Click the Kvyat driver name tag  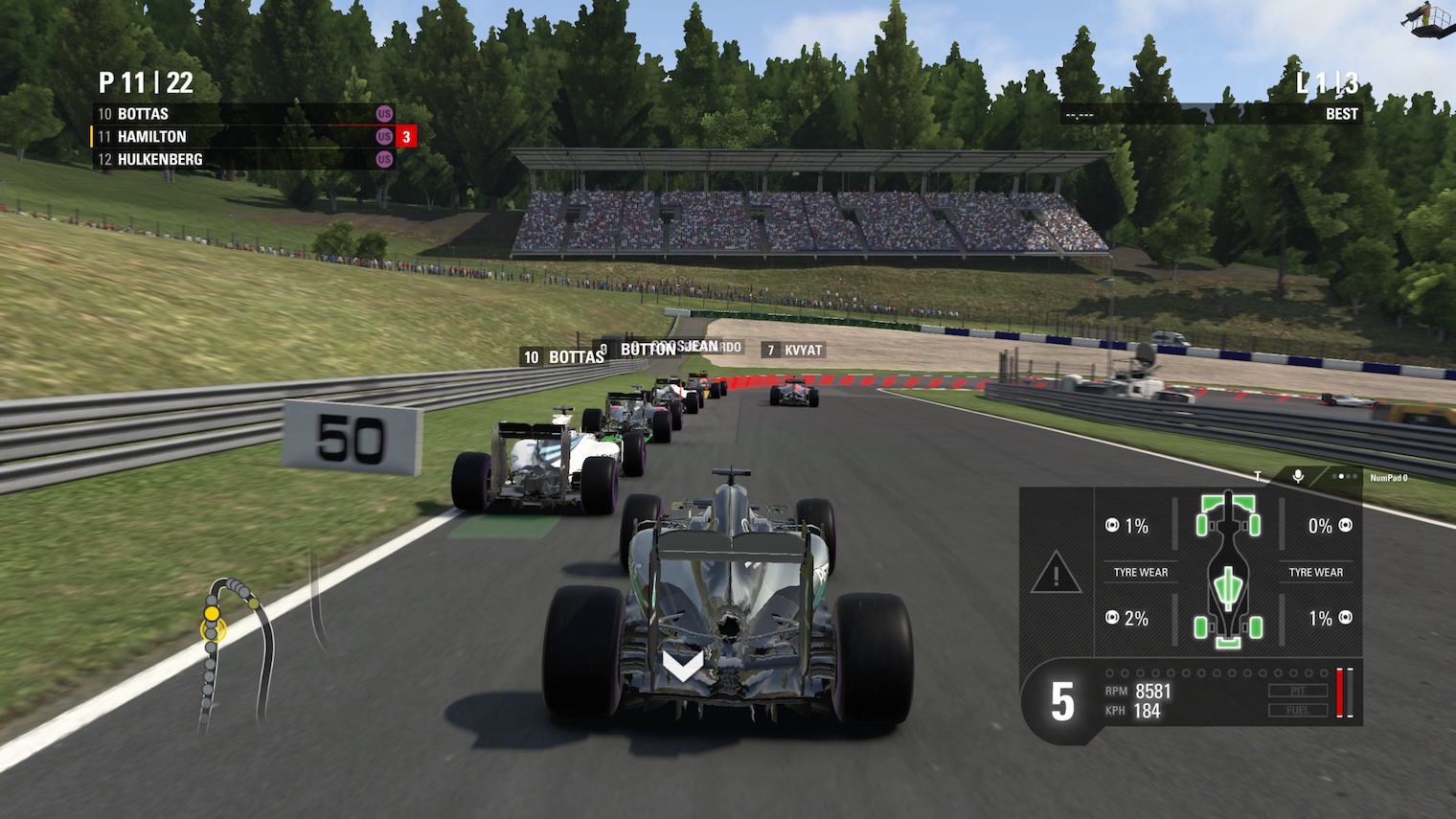[x=794, y=351]
